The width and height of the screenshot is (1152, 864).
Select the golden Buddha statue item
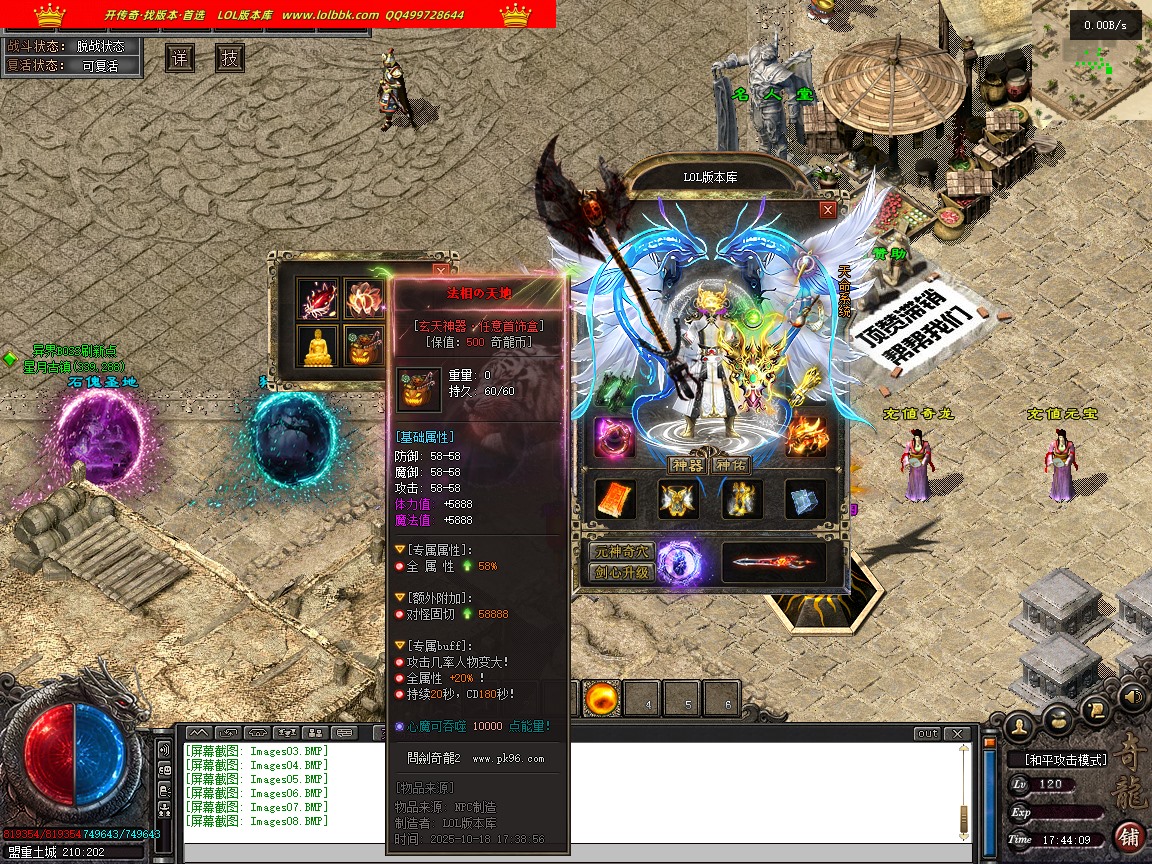pyautogui.click(x=319, y=346)
